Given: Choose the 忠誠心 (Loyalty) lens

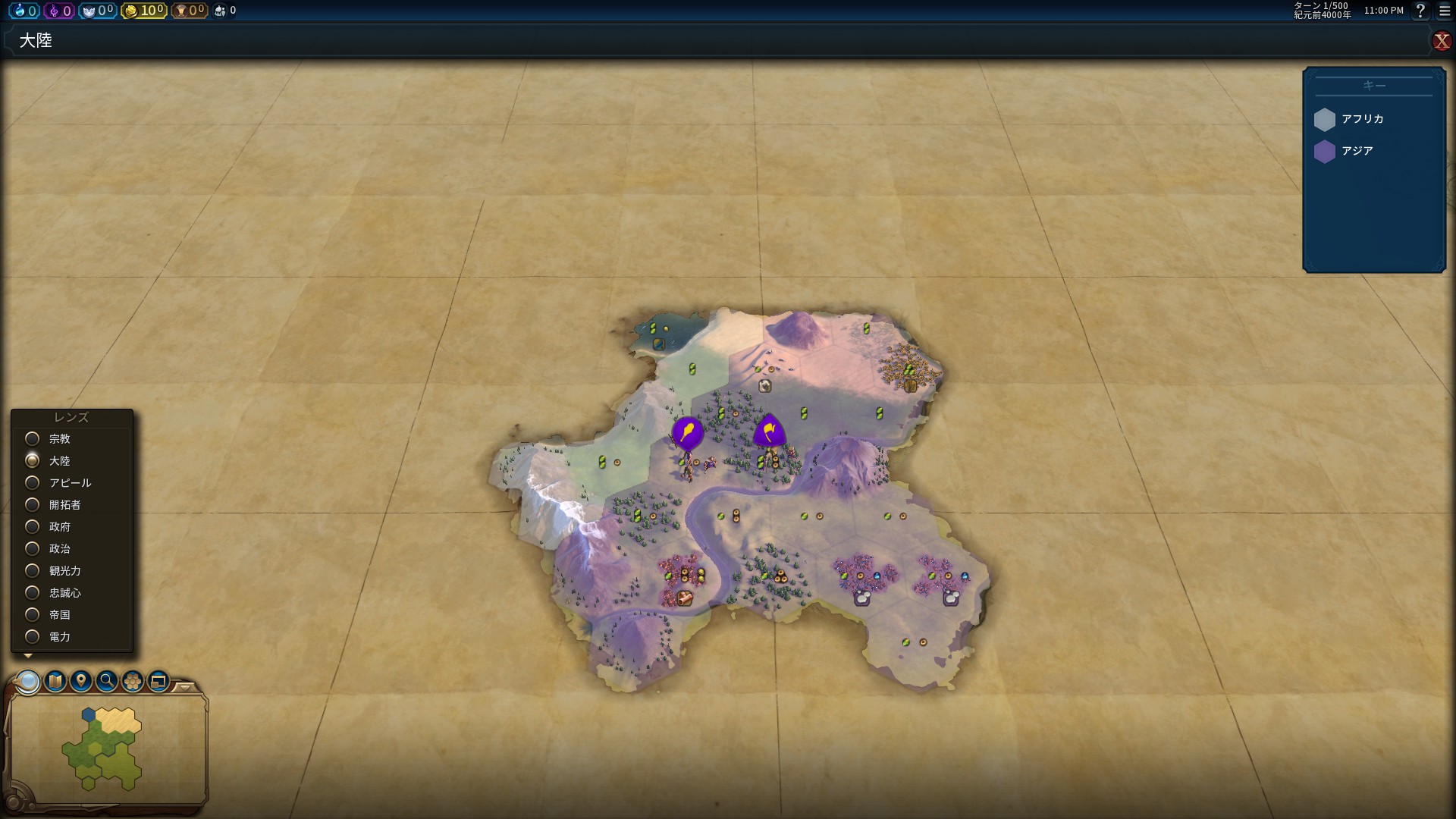Looking at the screenshot, I should click(x=33, y=592).
